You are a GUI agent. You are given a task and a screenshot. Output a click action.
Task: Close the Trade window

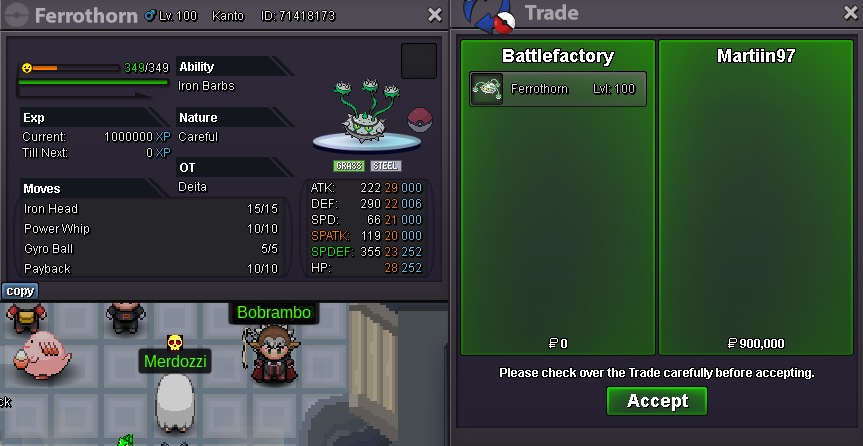tap(847, 15)
